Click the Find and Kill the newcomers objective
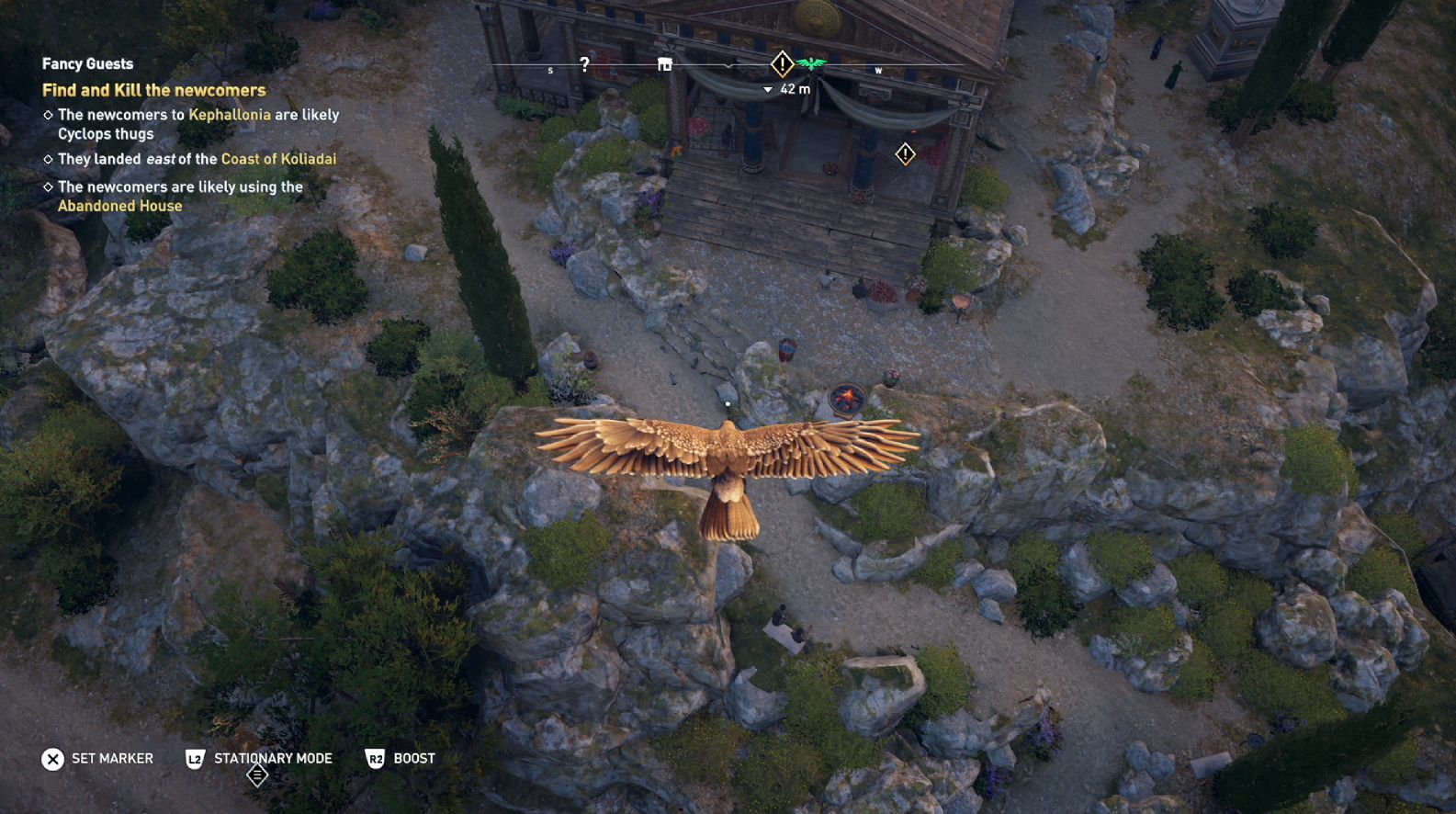Viewport: 1456px width, 814px height. tap(153, 90)
